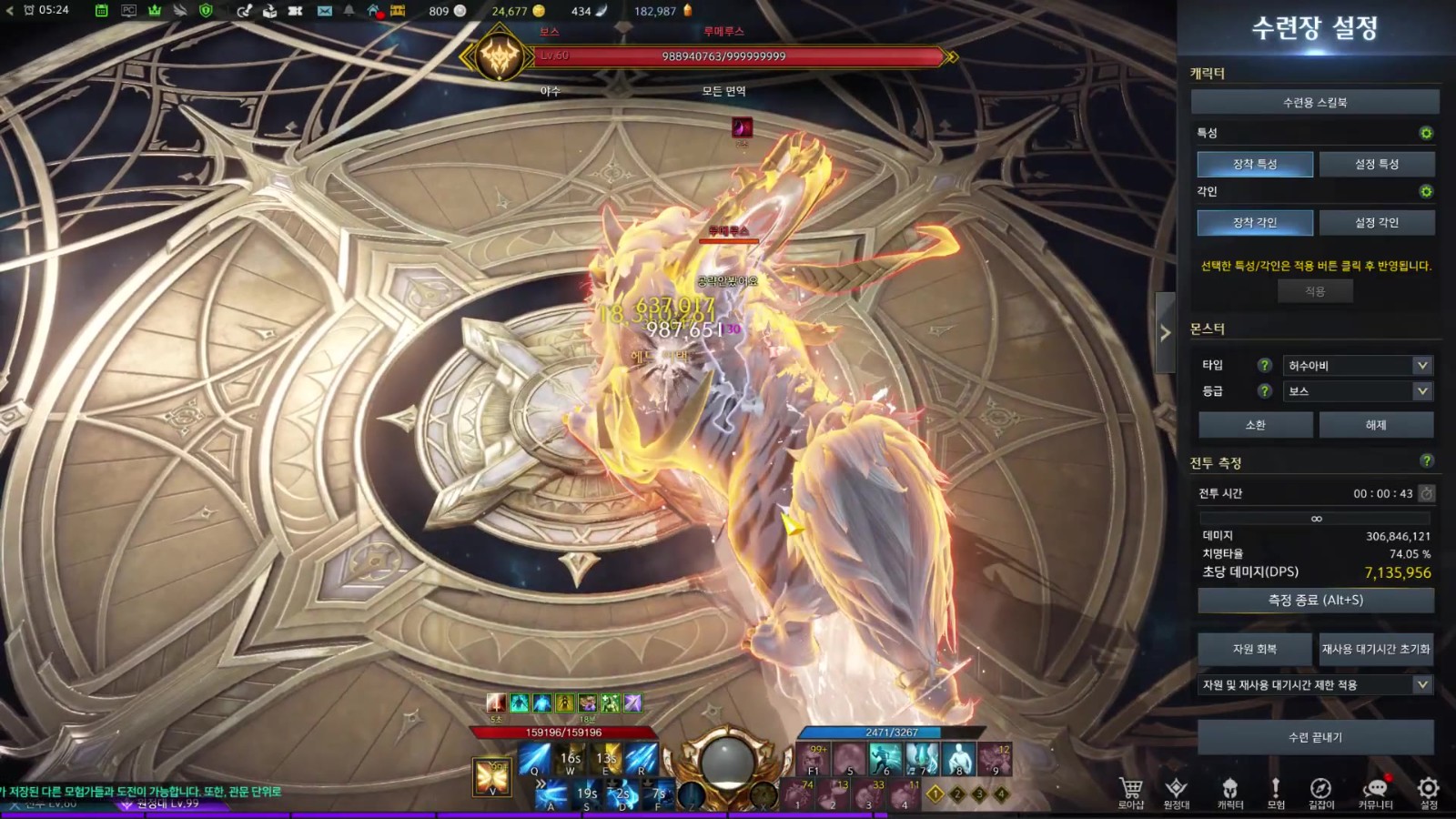Click the 자원 회복 resource restore button
This screenshot has width=1456, height=819.
[x=1255, y=649]
